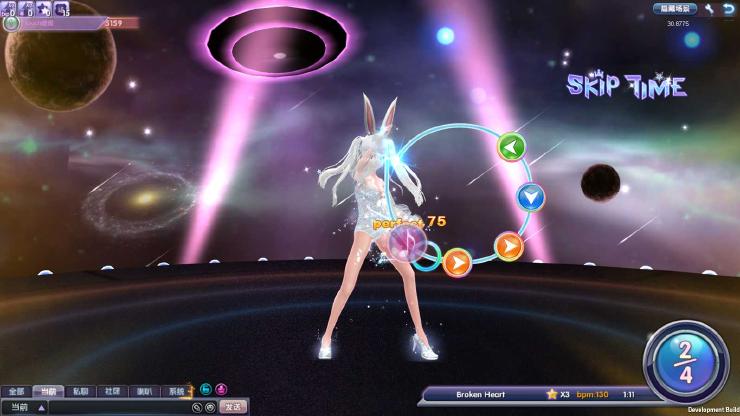Viewport: 740px width, 416px height.
Task: Open the emoji face picker in chat
Action: click(x=210, y=407)
